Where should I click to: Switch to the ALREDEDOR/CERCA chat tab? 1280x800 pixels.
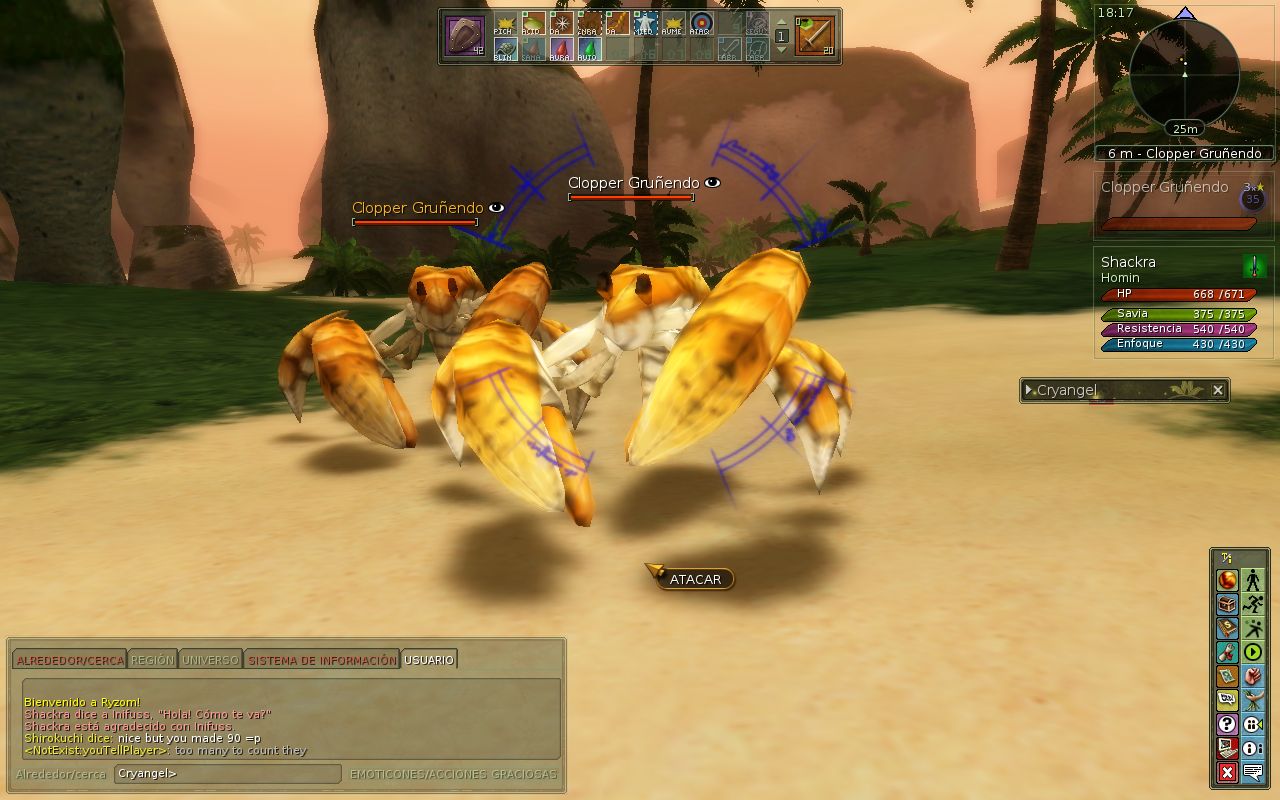click(x=70, y=660)
